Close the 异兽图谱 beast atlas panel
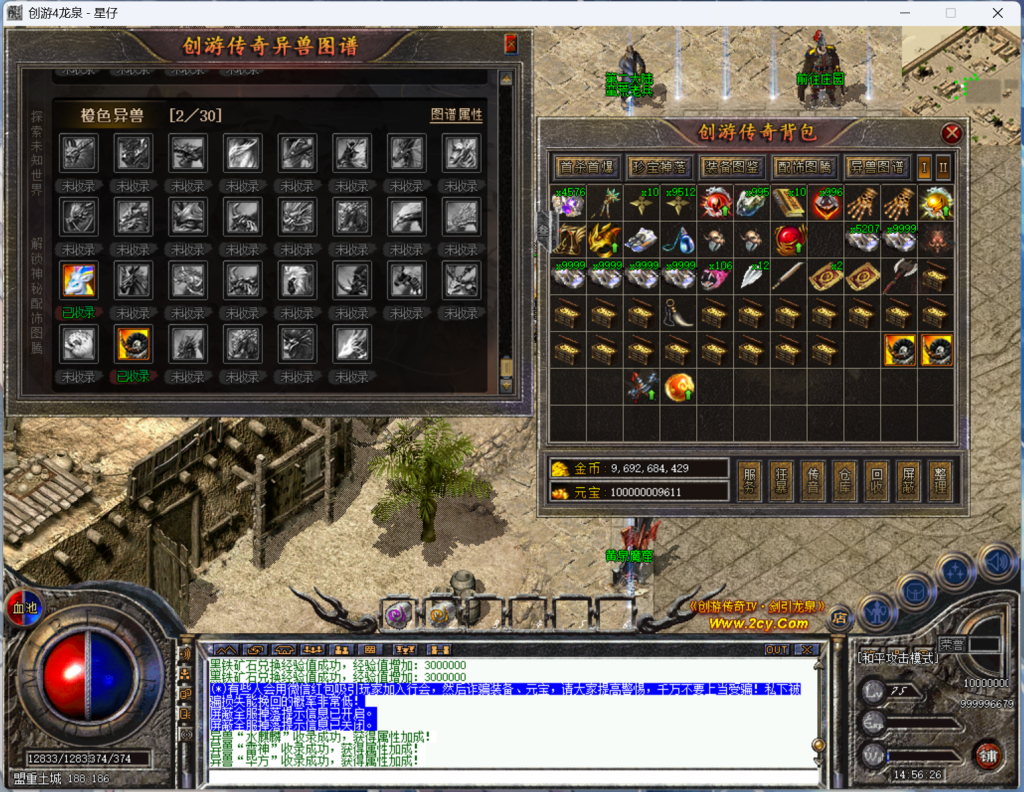 511,45
